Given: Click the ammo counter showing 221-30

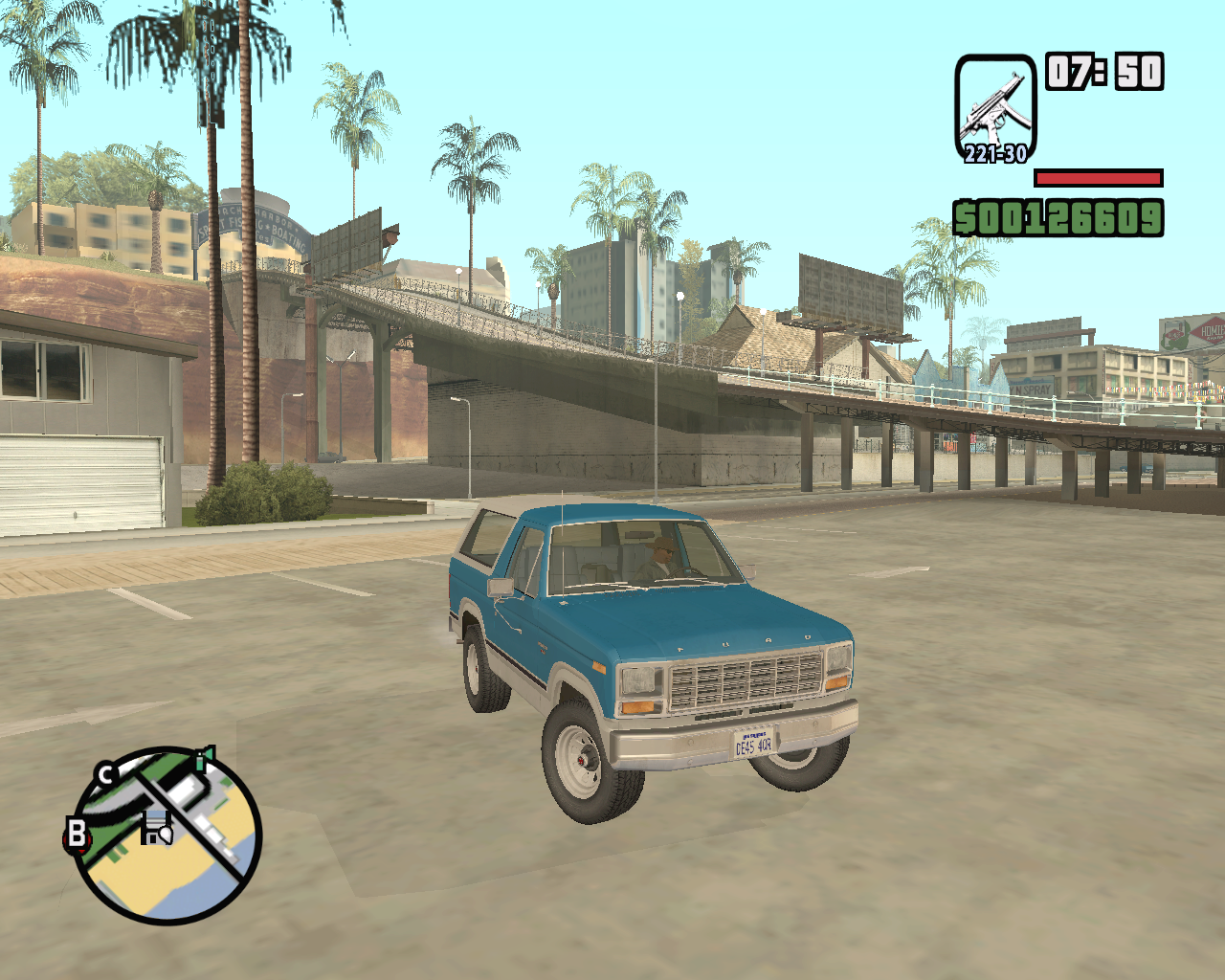Looking at the screenshot, I should pyautogui.click(x=993, y=151).
